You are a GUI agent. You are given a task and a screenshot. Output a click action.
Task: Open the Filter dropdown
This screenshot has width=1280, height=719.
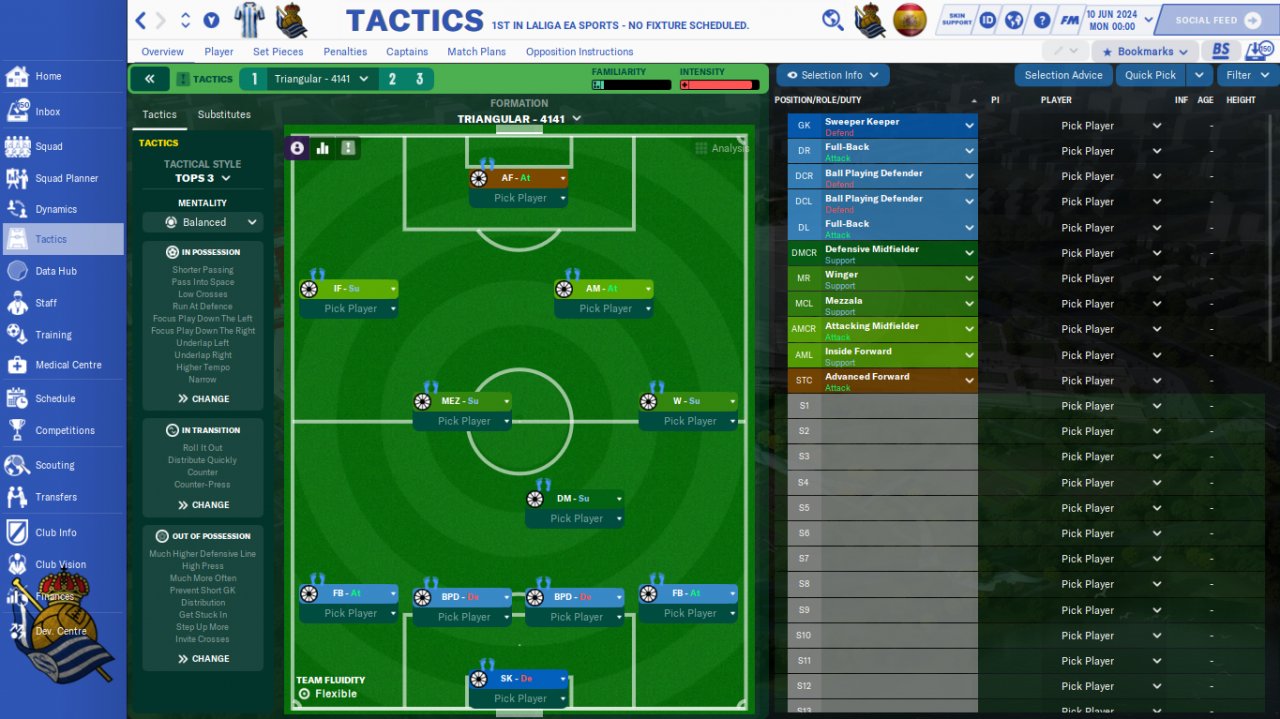pyautogui.click(x=1246, y=75)
